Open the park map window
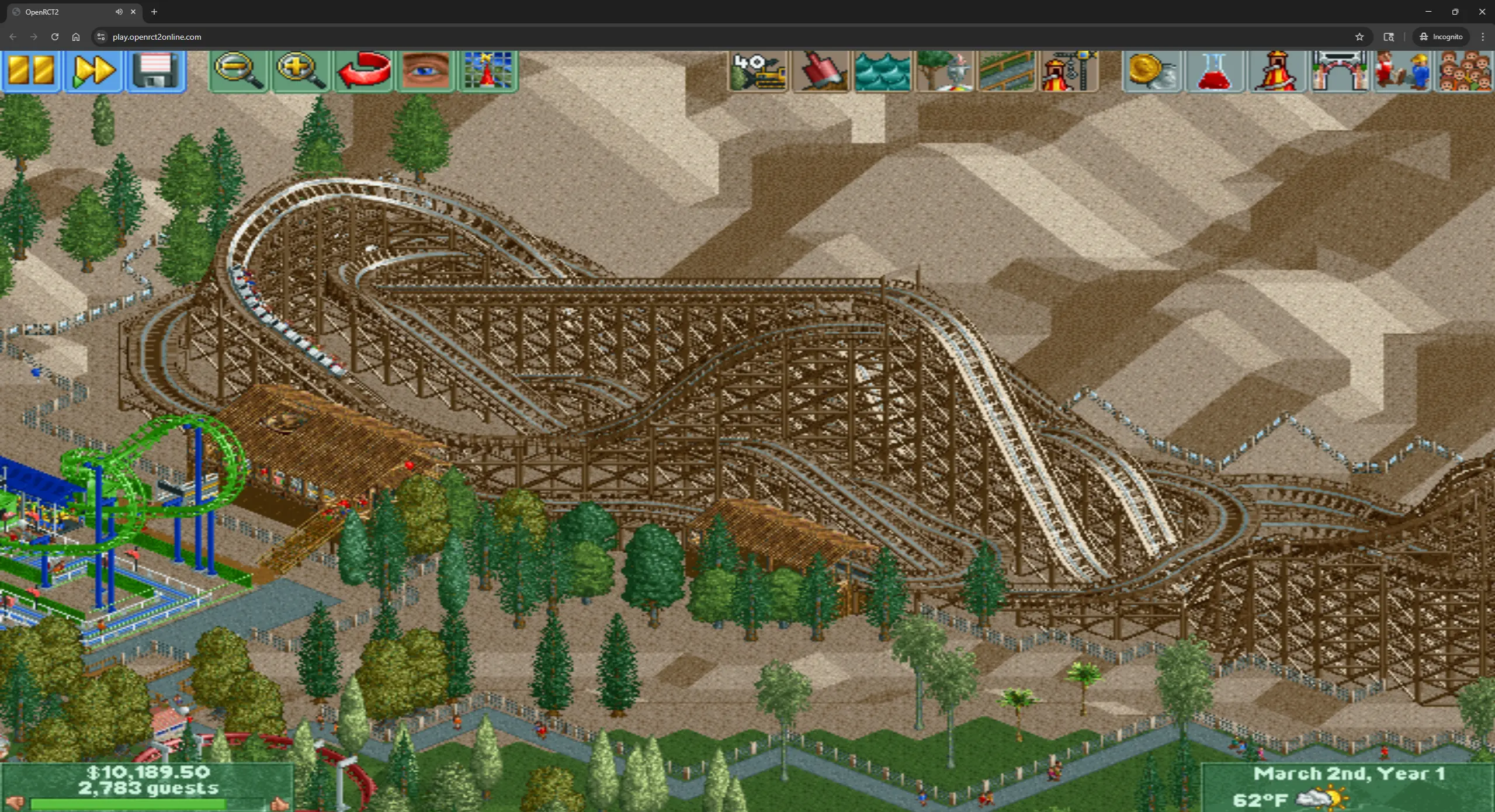The image size is (1495, 812). (487, 71)
